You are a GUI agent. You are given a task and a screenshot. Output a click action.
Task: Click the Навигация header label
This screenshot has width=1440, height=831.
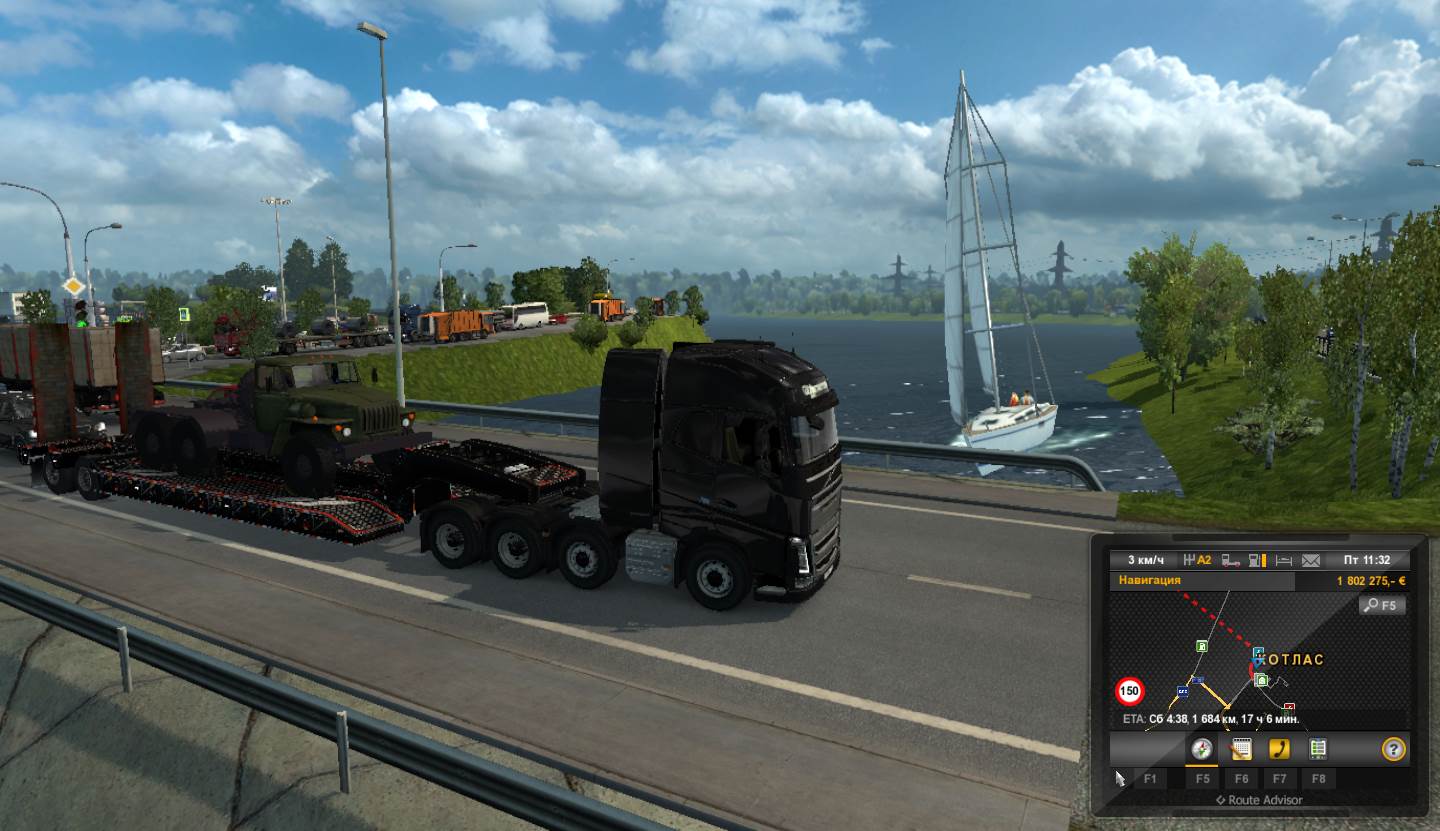pyautogui.click(x=1150, y=580)
